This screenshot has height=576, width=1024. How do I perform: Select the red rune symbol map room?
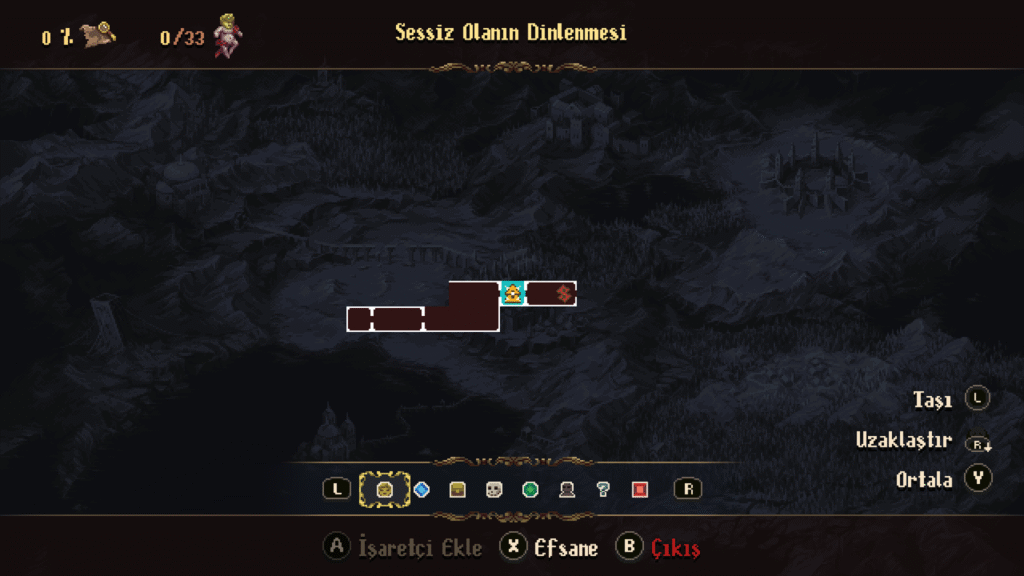tap(563, 293)
